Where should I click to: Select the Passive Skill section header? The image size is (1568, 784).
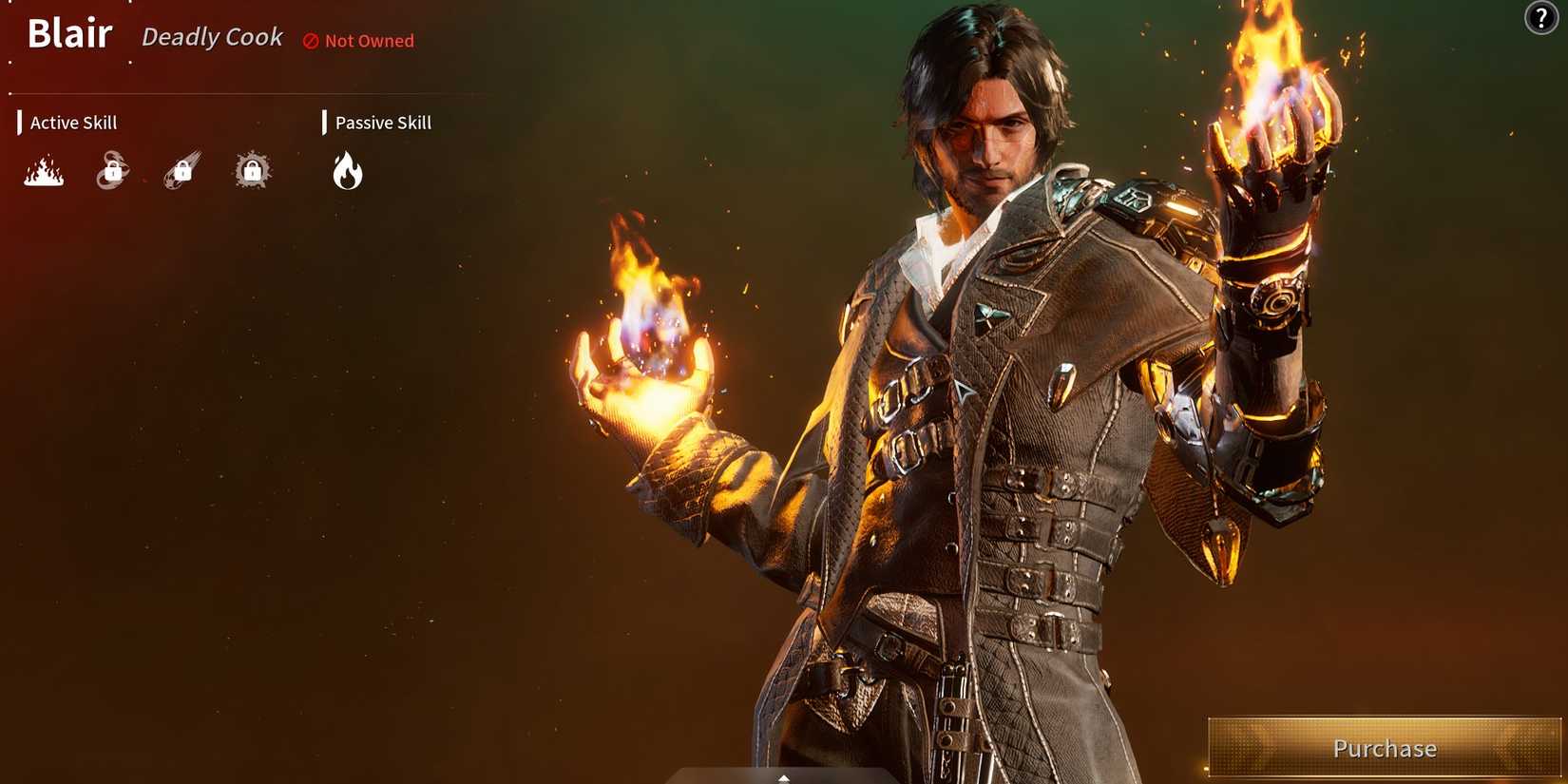click(x=383, y=122)
